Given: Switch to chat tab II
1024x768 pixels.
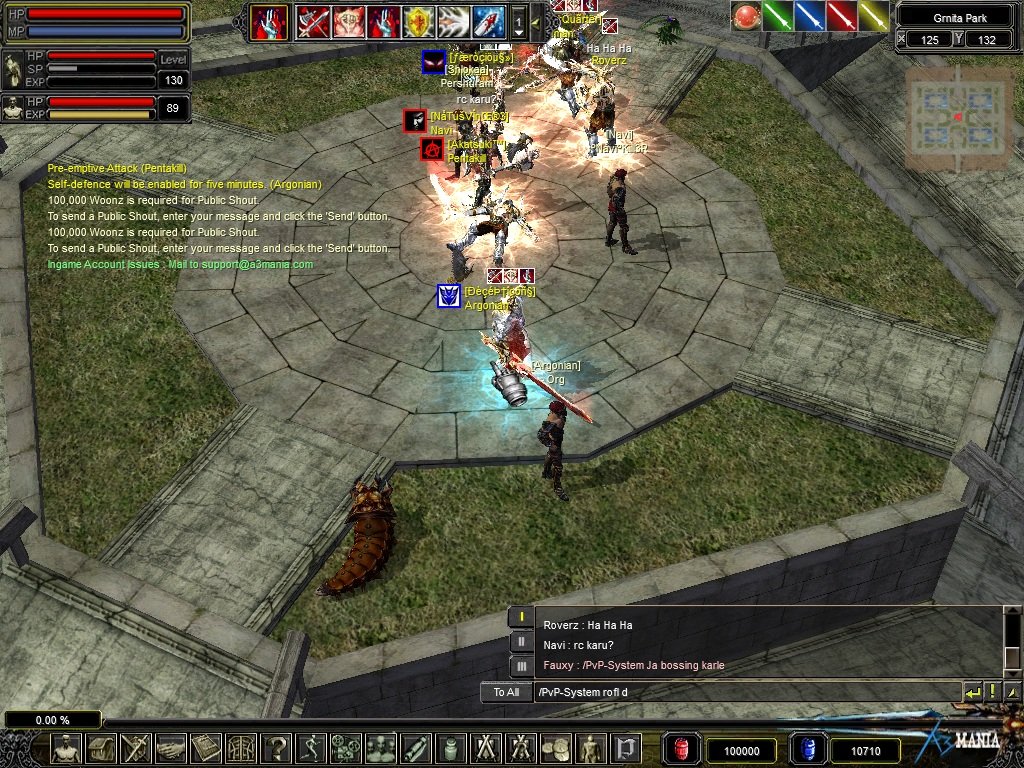Looking at the screenshot, I should [x=520, y=642].
